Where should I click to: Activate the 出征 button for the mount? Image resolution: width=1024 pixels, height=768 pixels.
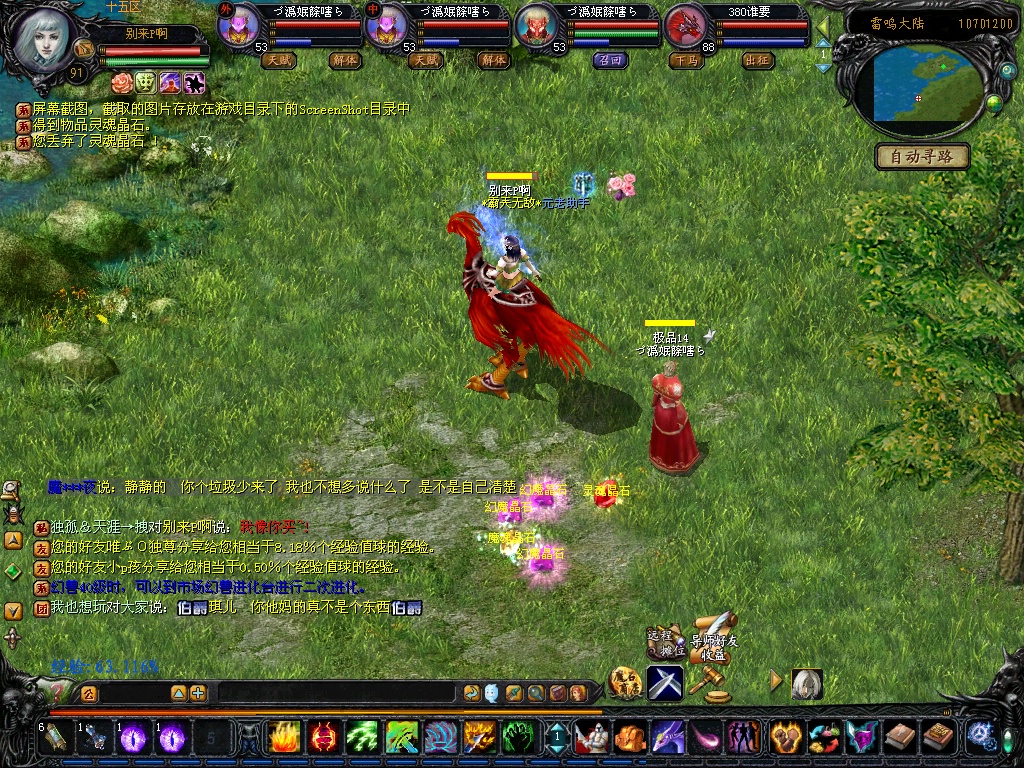758,60
